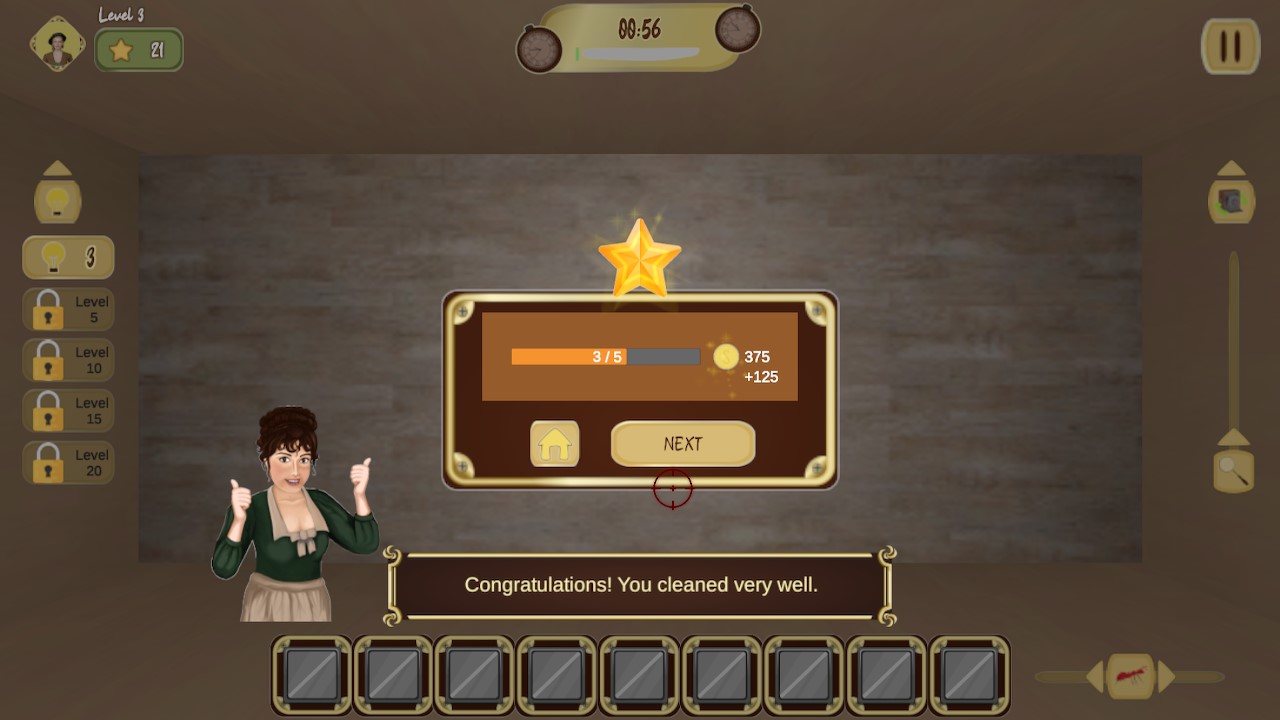Click the timer showing 00:56
This screenshot has width=1280, height=720.
click(639, 28)
